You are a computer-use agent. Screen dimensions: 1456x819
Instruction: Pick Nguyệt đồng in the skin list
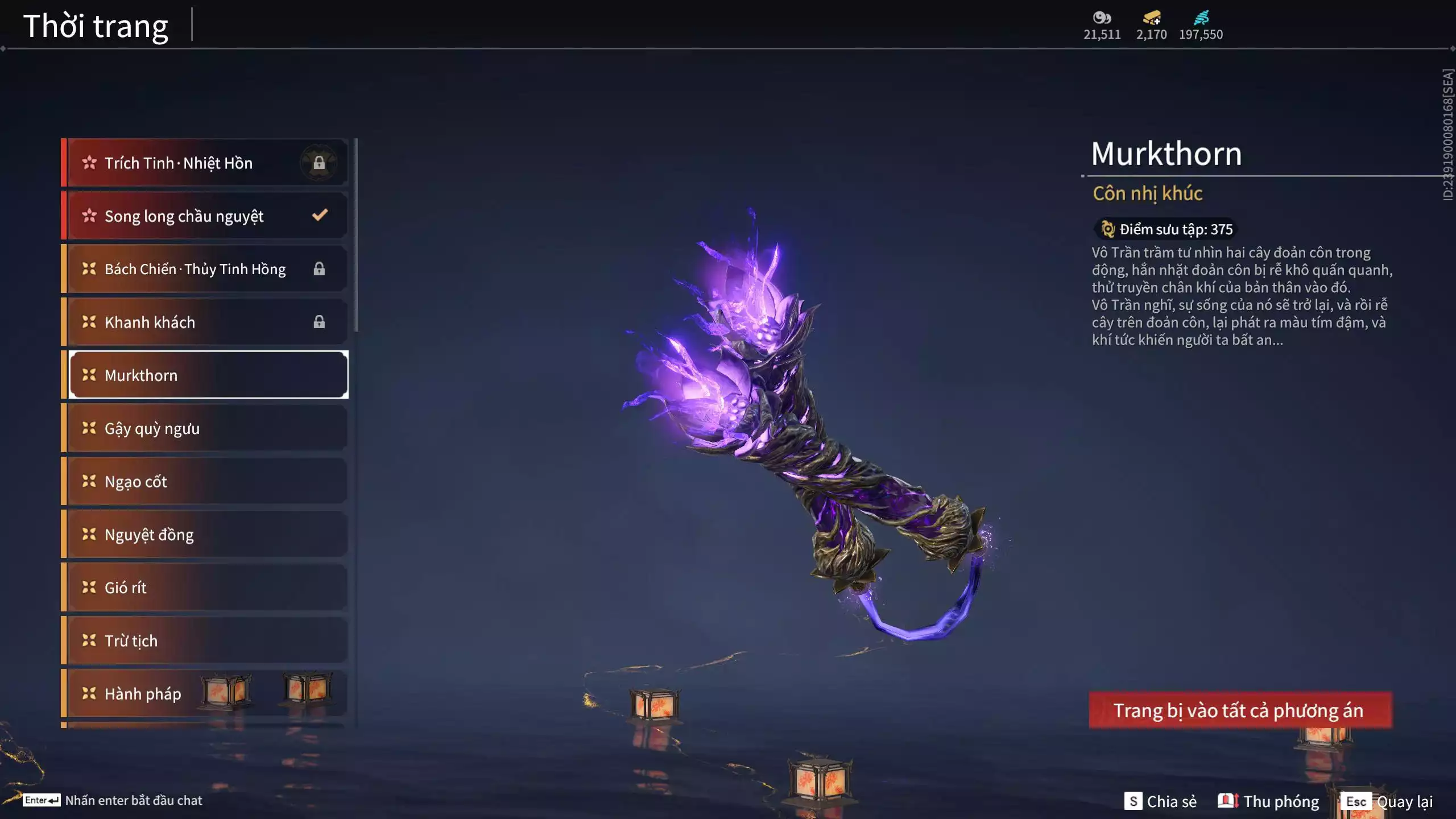[x=205, y=534]
